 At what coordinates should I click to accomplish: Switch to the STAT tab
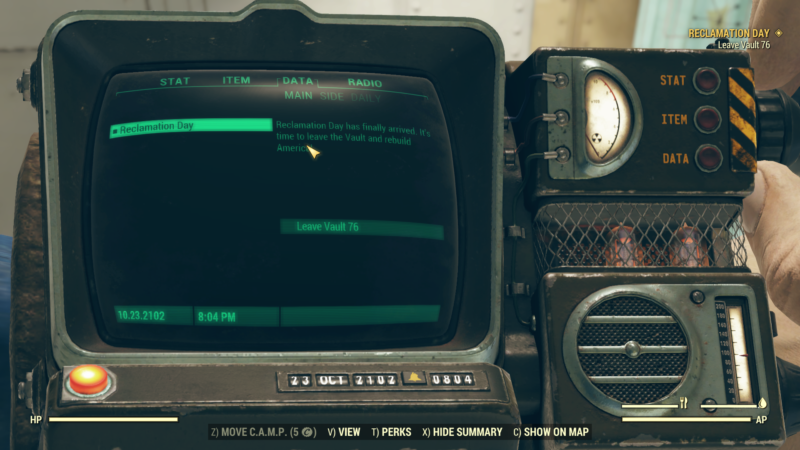tap(175, 82)
